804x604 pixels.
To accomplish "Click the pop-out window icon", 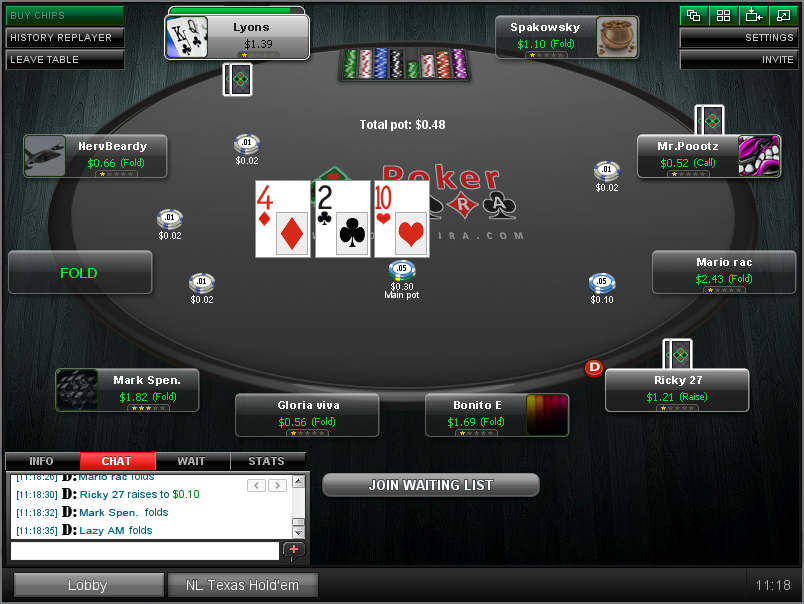I will point(783,15).
